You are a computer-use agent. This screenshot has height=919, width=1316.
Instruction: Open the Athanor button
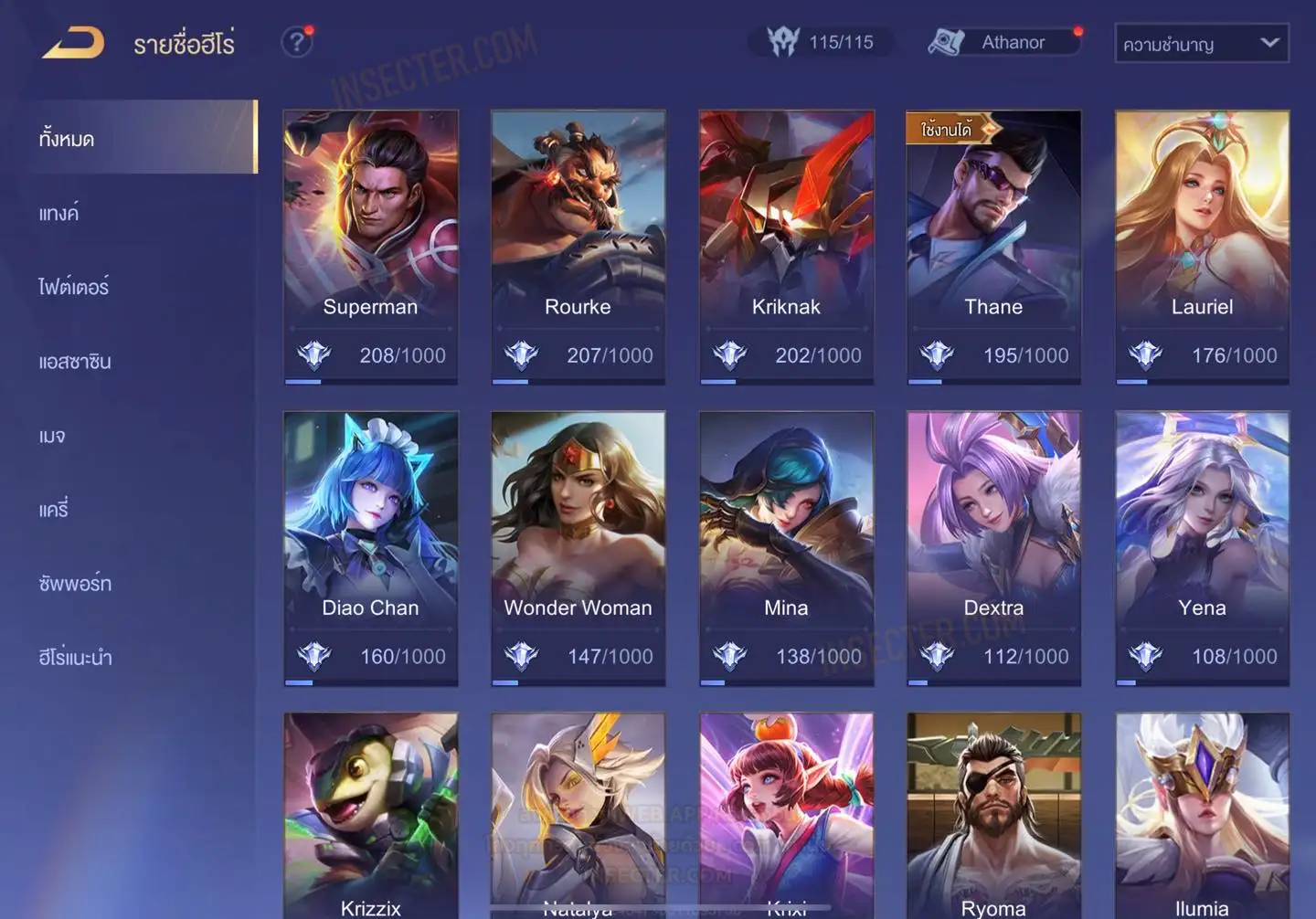[x=1005, y=42]
